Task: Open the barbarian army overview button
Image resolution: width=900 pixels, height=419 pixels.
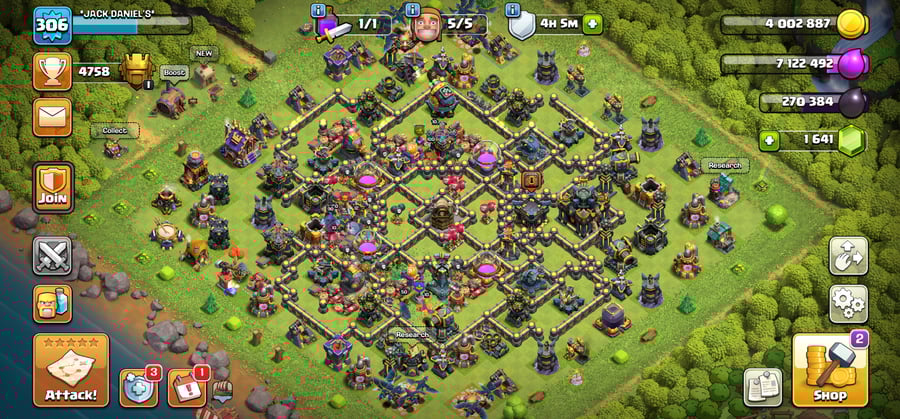Action: pos(52,301)
